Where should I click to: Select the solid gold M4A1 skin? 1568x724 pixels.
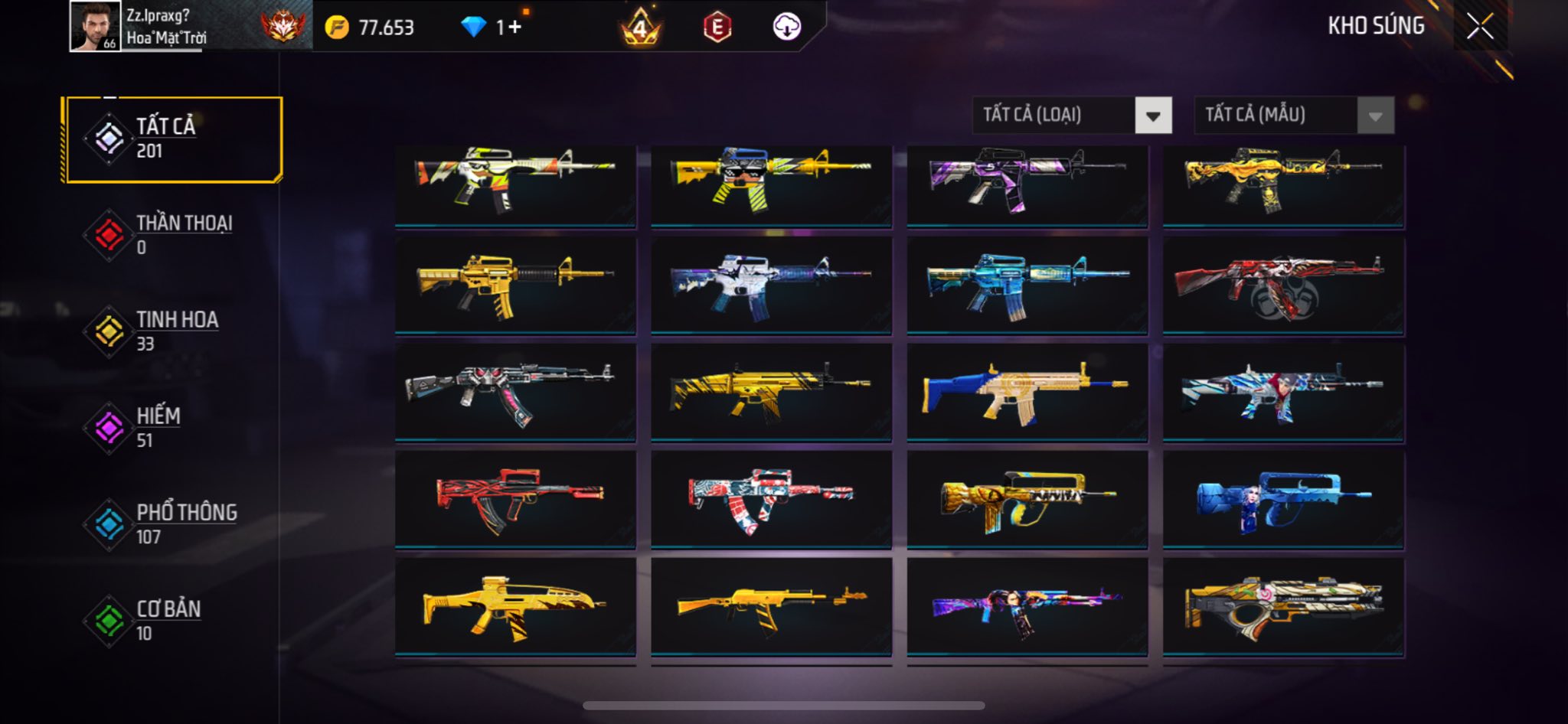pos(515,285)
